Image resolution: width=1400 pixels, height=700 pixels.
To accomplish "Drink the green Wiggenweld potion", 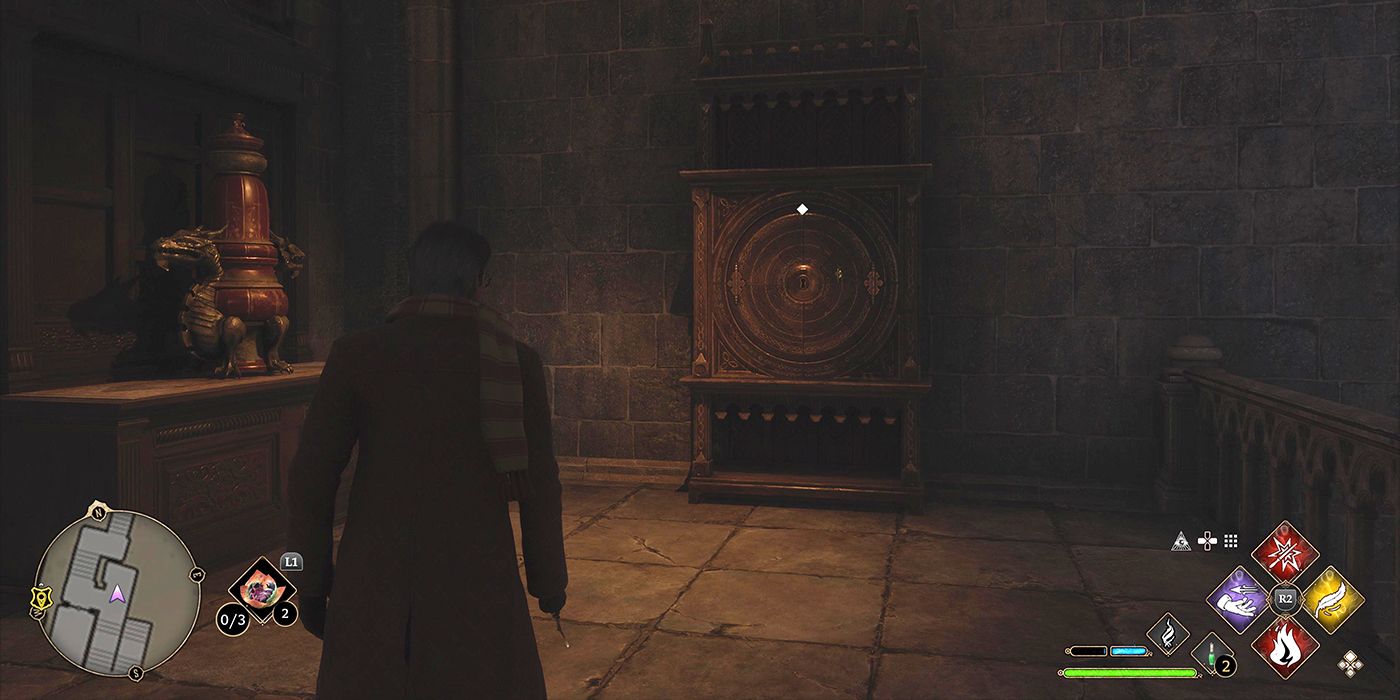I will click(x=1211, y=656).
